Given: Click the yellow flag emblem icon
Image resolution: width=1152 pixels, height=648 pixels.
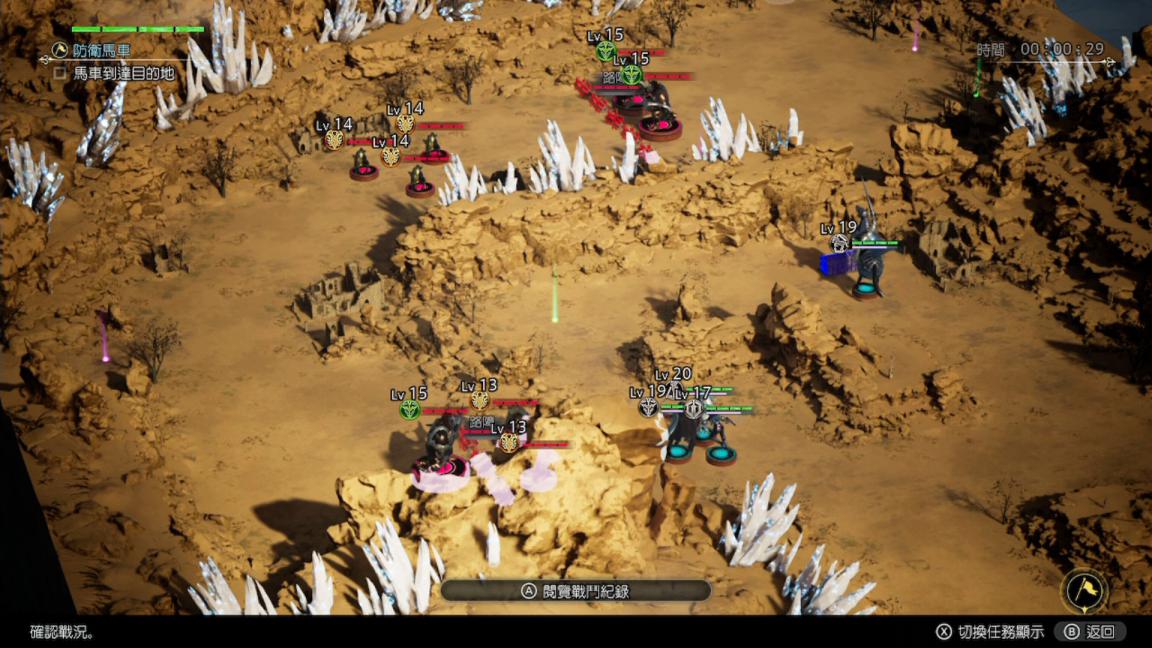Looking at the screenshot, I should (1083, 592).
